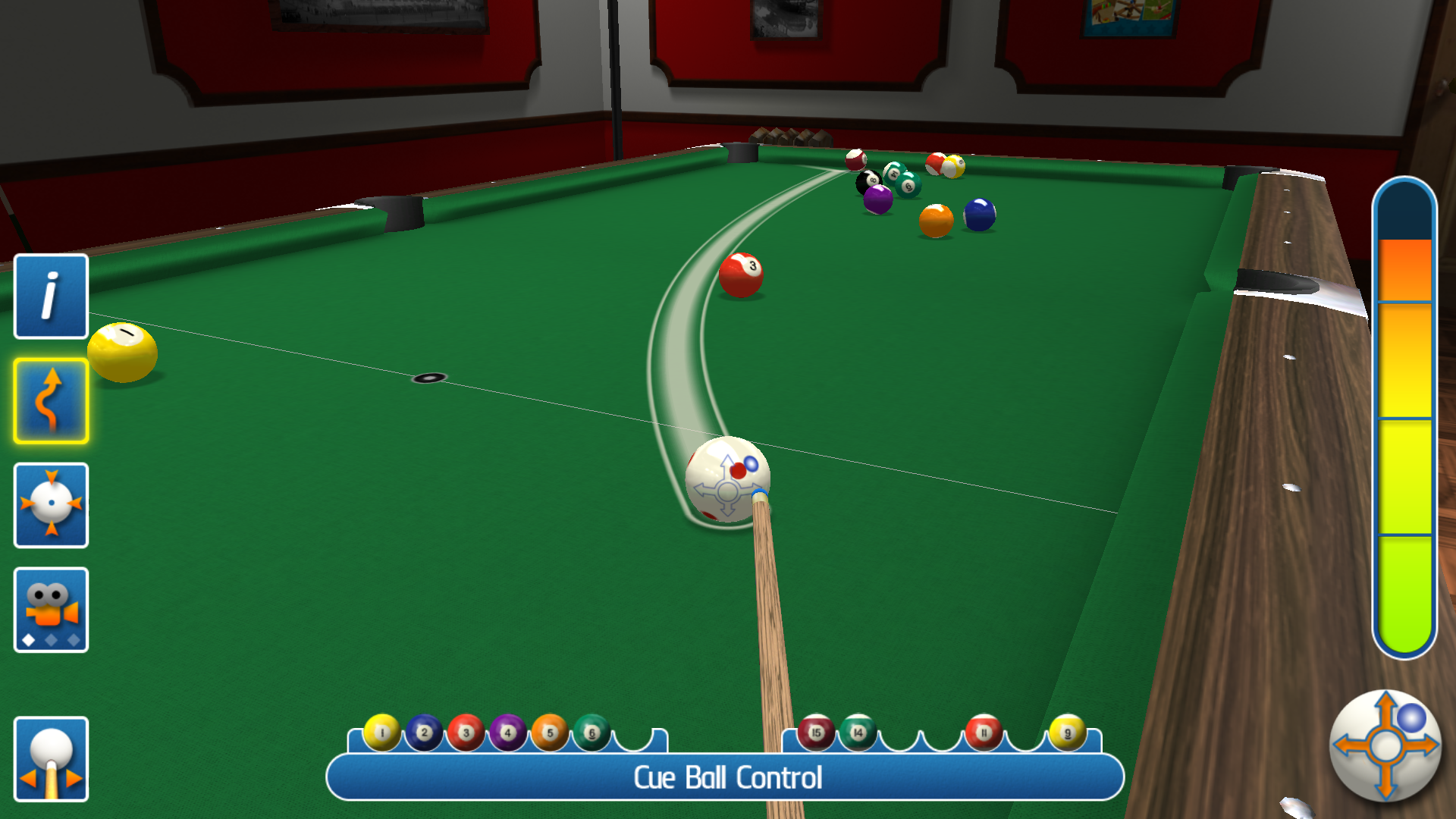Toggle the highlighted trajectory aid off
Viewport: 1456px width, 819px height.
pyautogui.click(x=50, y=401)
